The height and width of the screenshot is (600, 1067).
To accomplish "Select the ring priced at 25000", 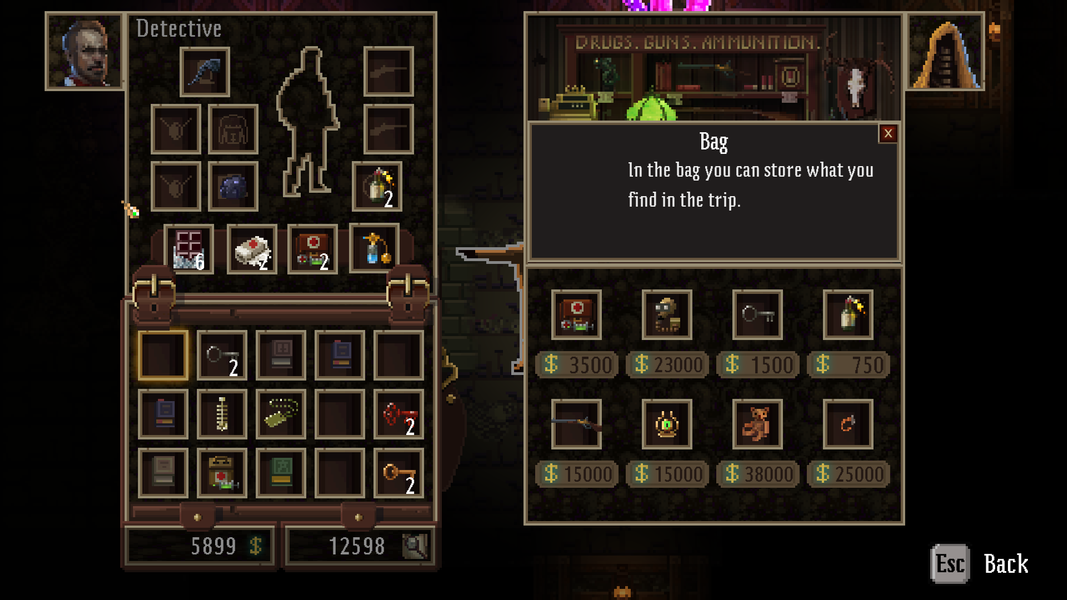I will [x=848, y=424].
